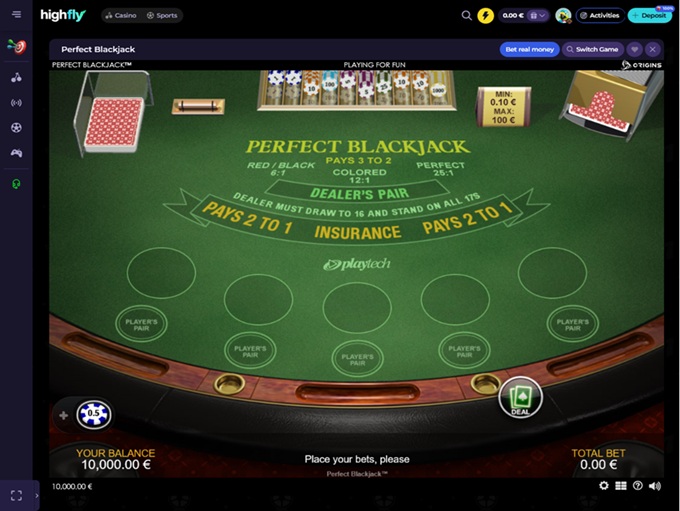Close the Perfect Blackjack game window
This screenshot has height=511, width=680.
[652, 49]
